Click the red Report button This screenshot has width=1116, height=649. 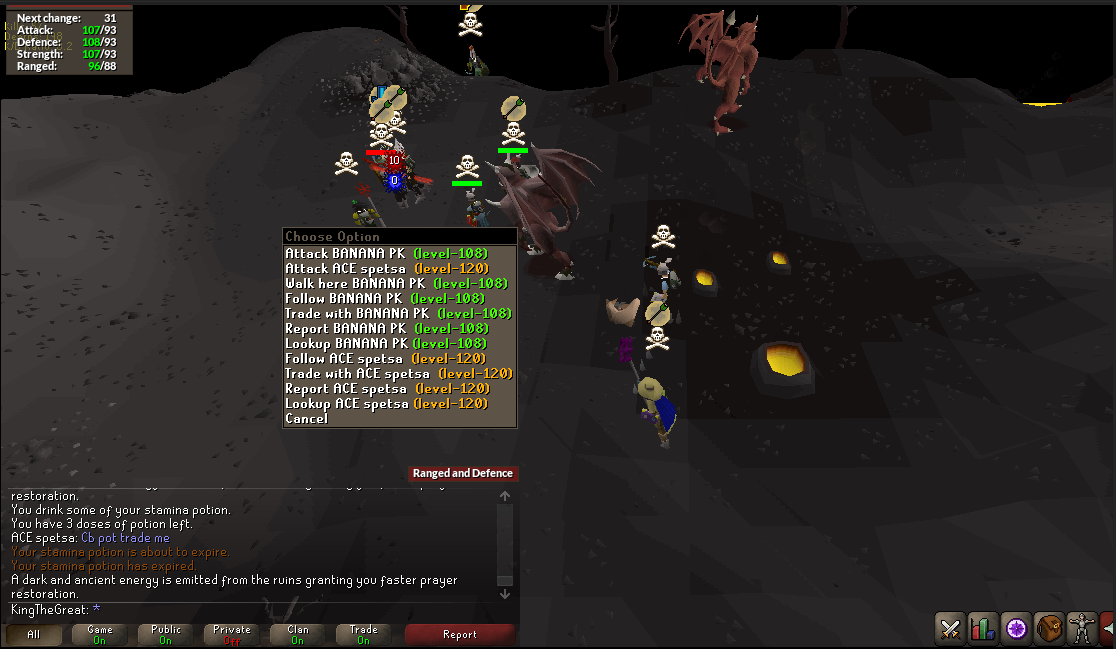click(459, 634)
